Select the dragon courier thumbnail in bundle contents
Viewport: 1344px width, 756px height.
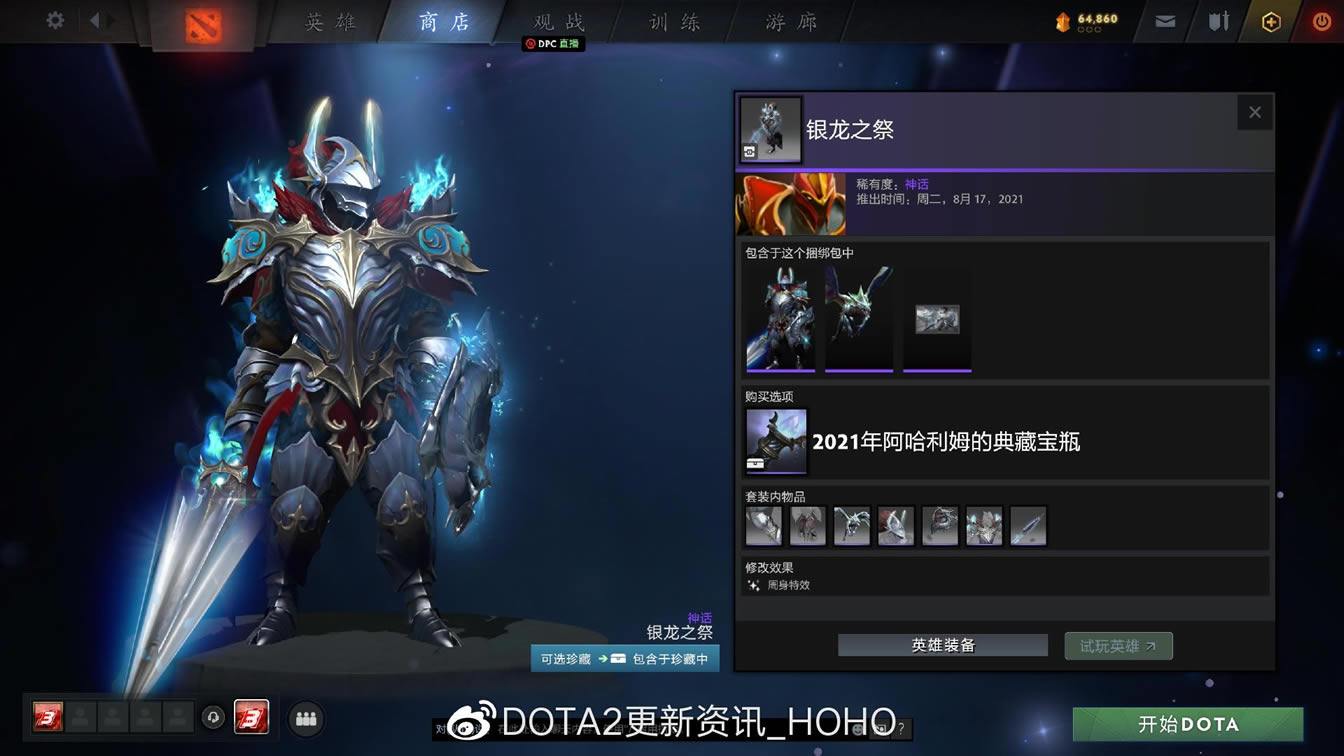tap(858, 318)
